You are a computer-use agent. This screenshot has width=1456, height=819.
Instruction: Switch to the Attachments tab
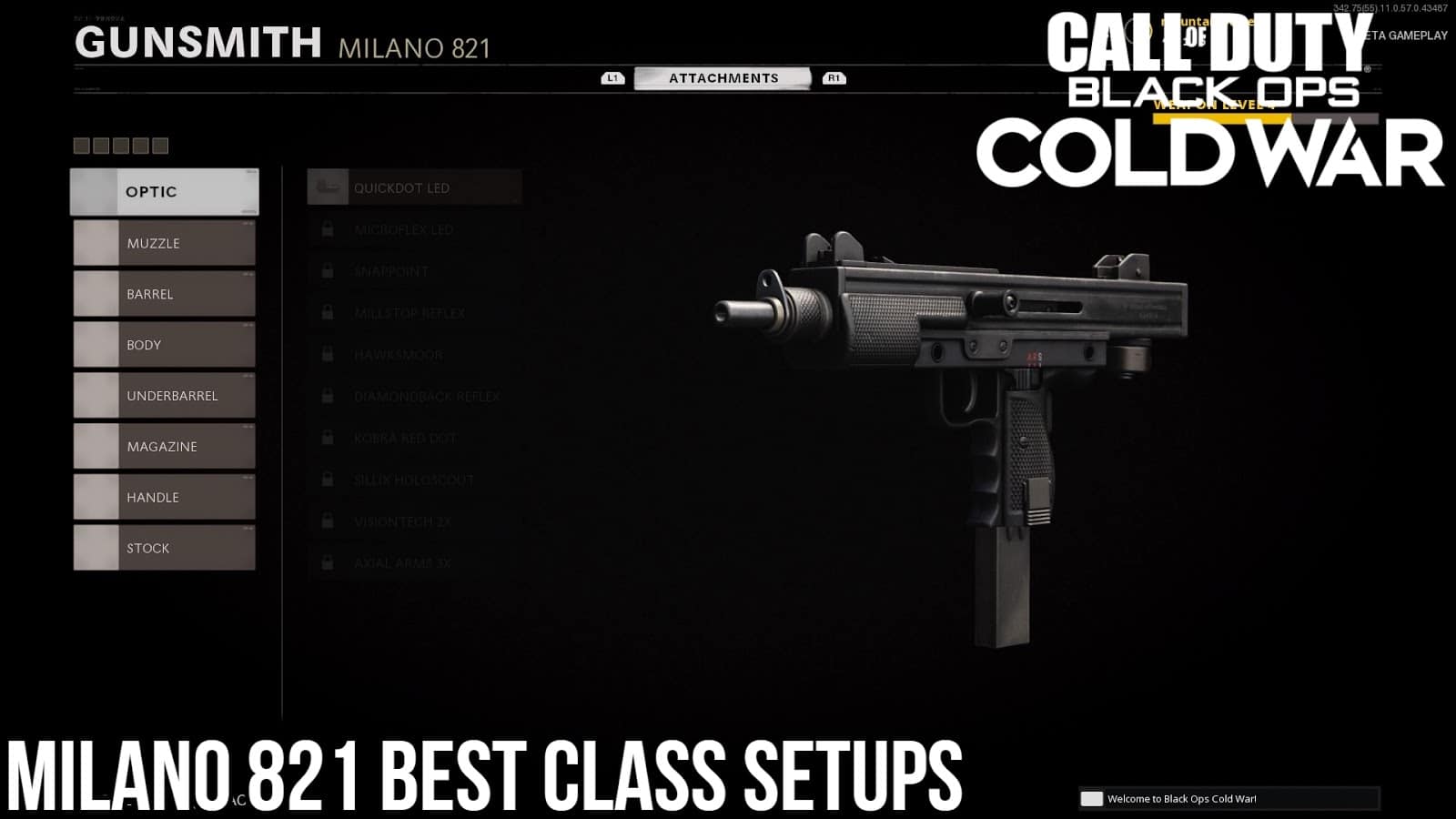click(723, 77)
